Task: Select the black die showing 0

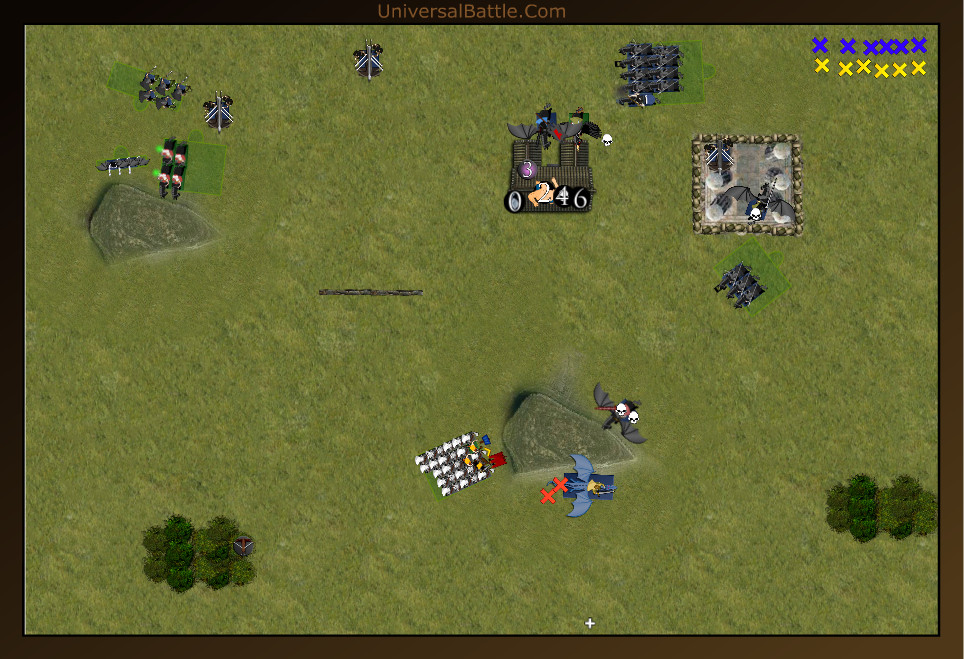Action: [x=514, y=201]
